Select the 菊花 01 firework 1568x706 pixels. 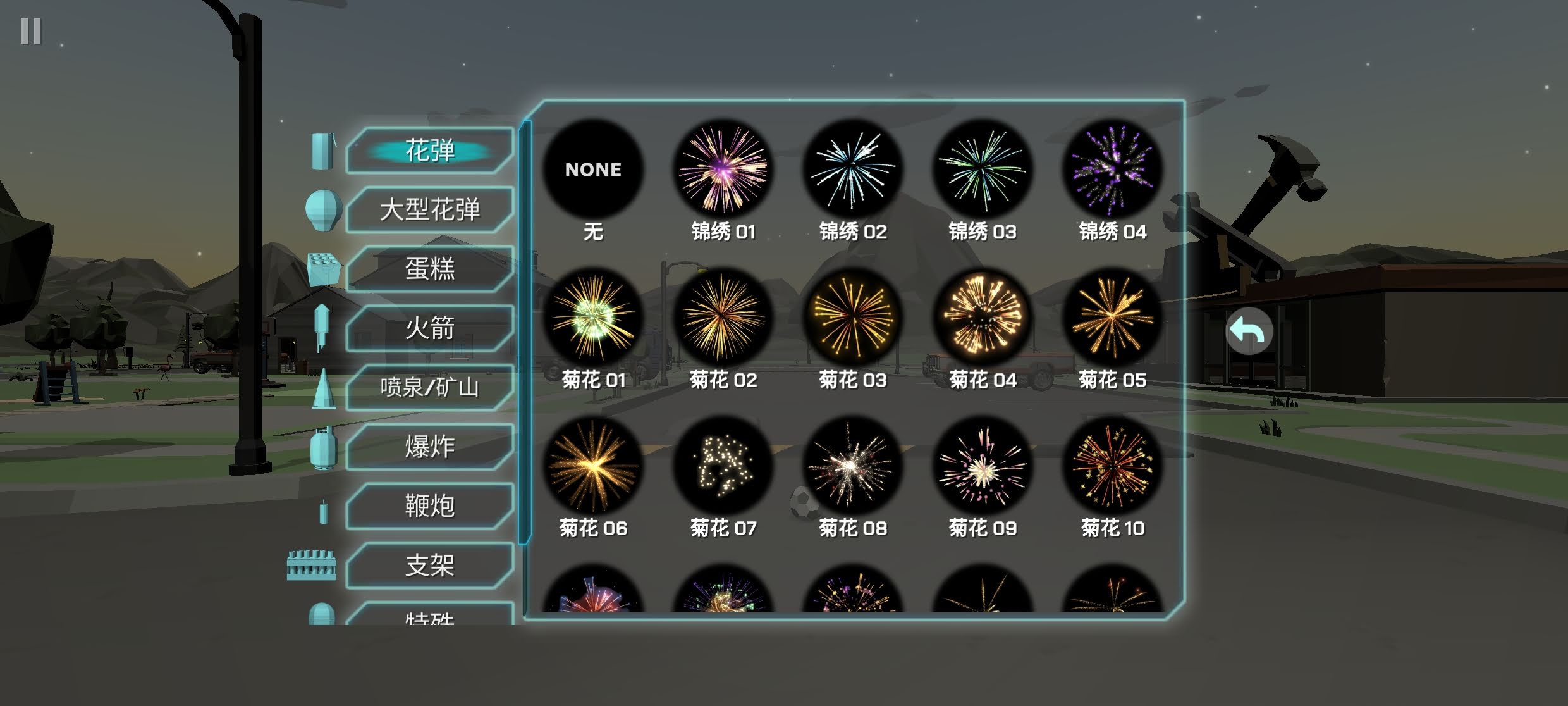593,317
